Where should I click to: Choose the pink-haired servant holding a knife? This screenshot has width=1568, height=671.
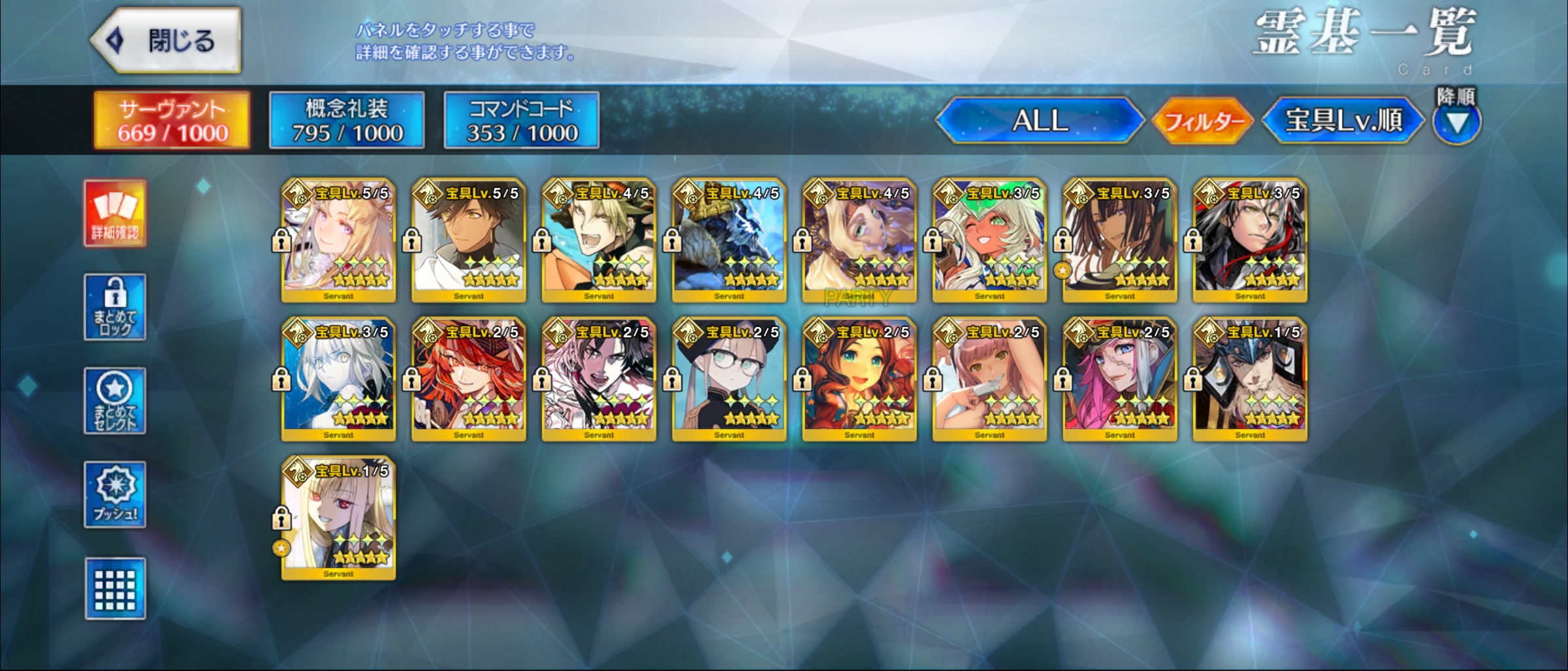point(989,379)
